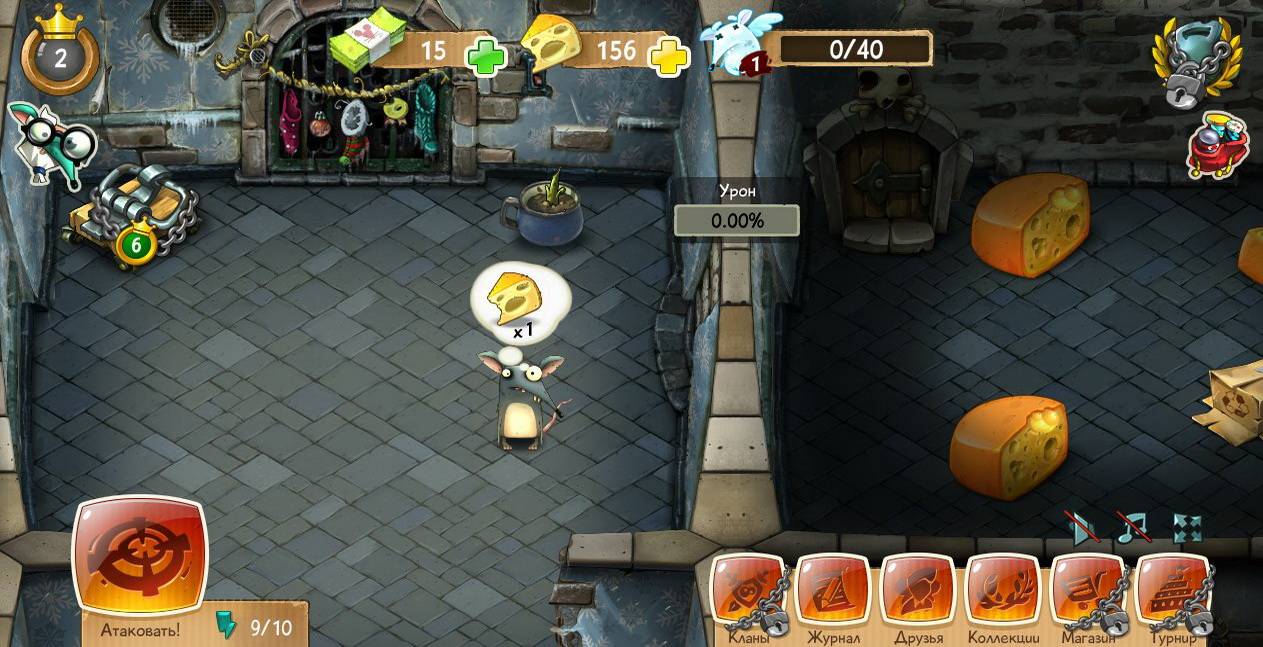Collect the cheese x1 thought bubble
The image size is (1263, 647).
coord(518,298)
